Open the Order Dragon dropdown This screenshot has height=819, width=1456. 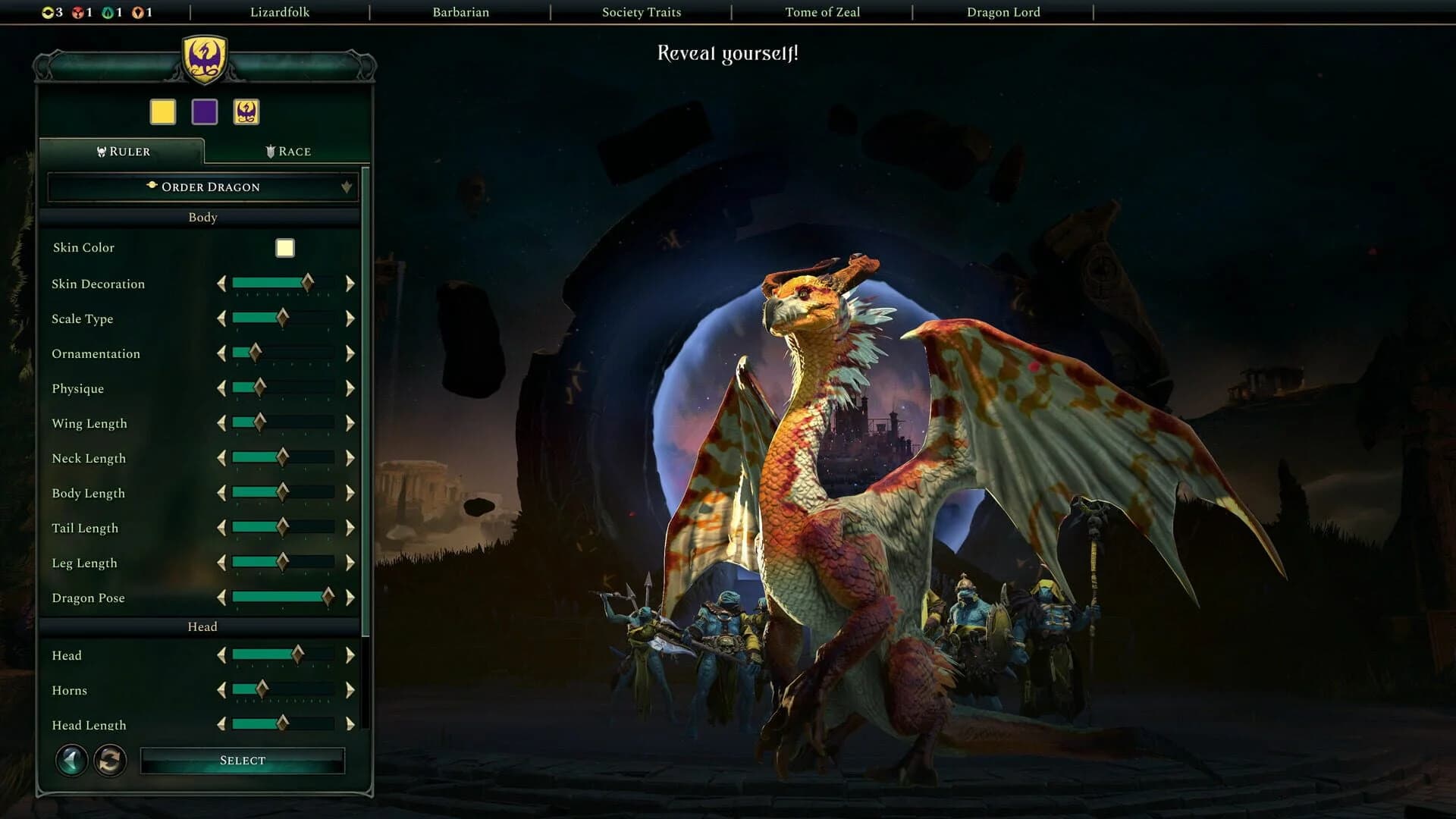202,187
